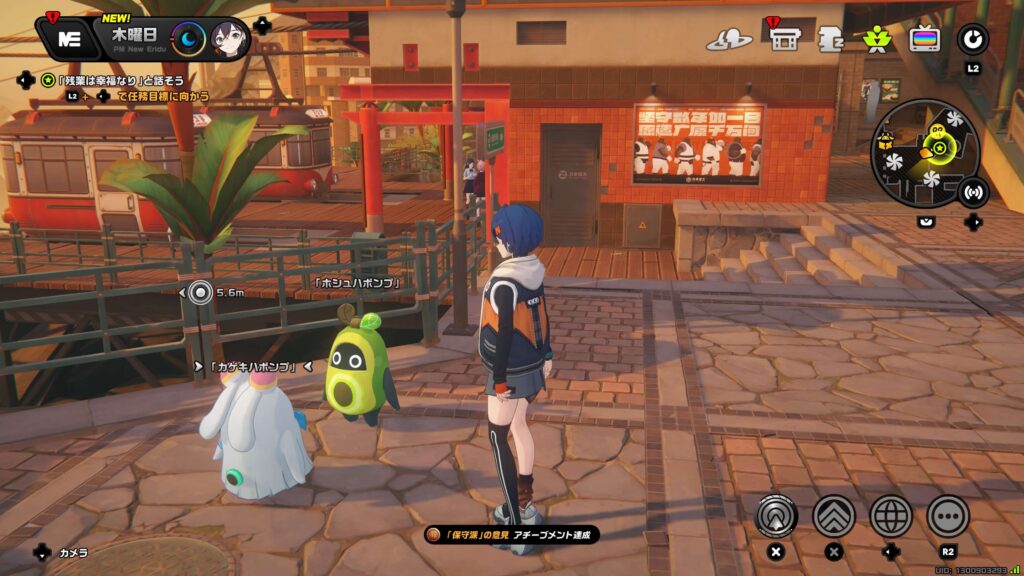Open the ME main menu button

[68, 39]
